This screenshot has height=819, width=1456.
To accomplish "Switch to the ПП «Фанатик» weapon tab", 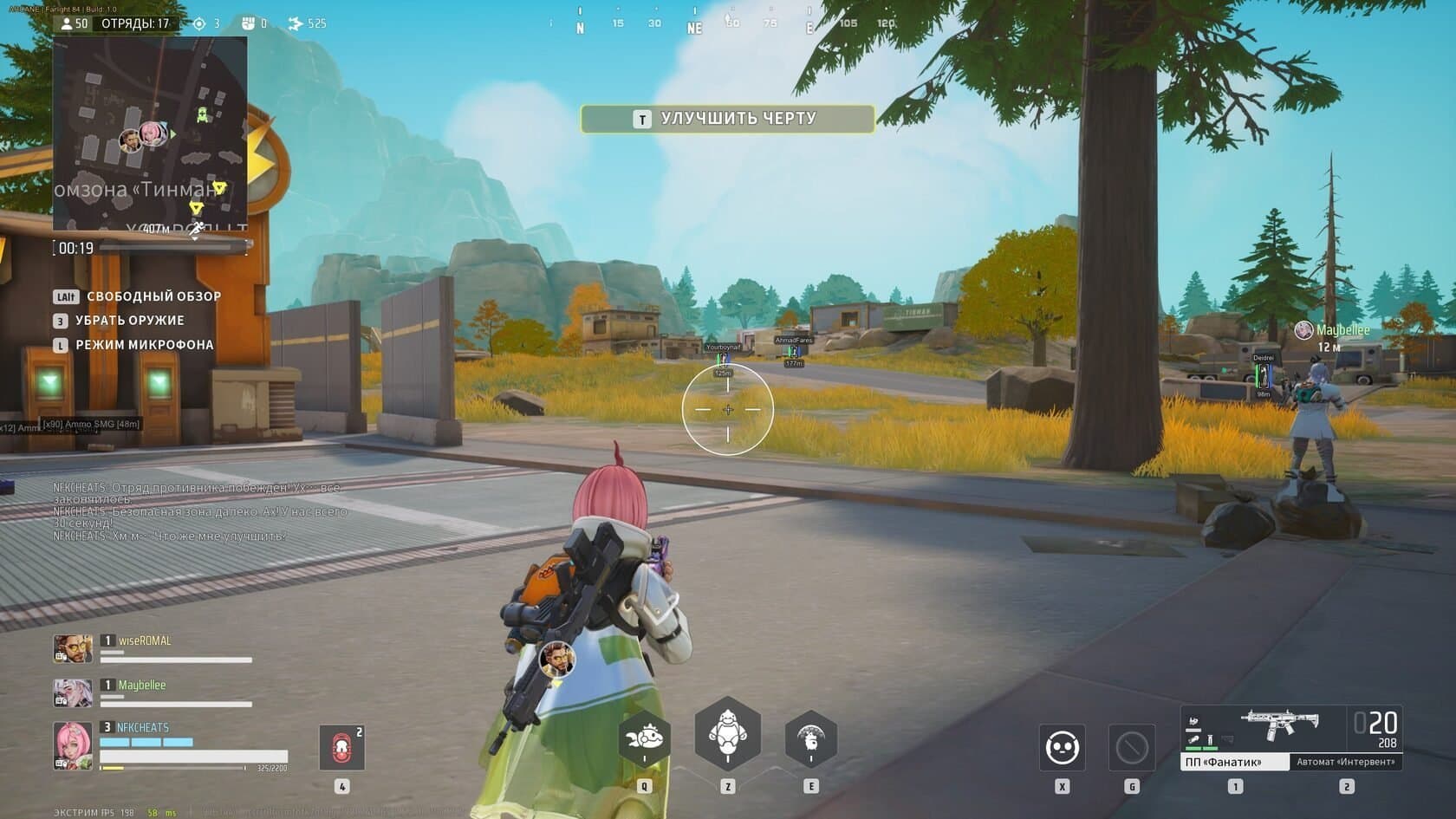I will [x=1236, y=762].
